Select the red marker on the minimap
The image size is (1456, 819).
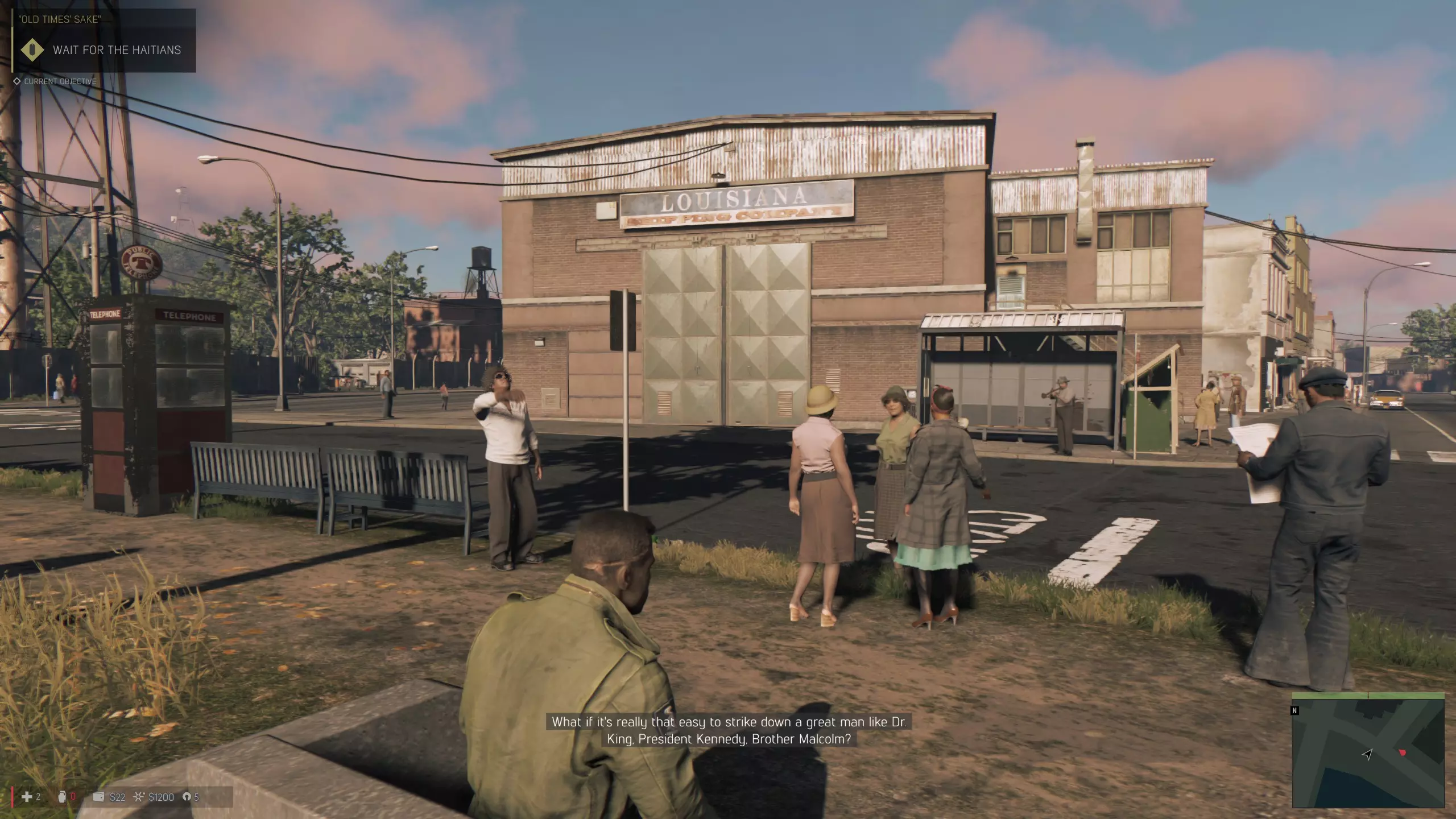[1402, 752]
